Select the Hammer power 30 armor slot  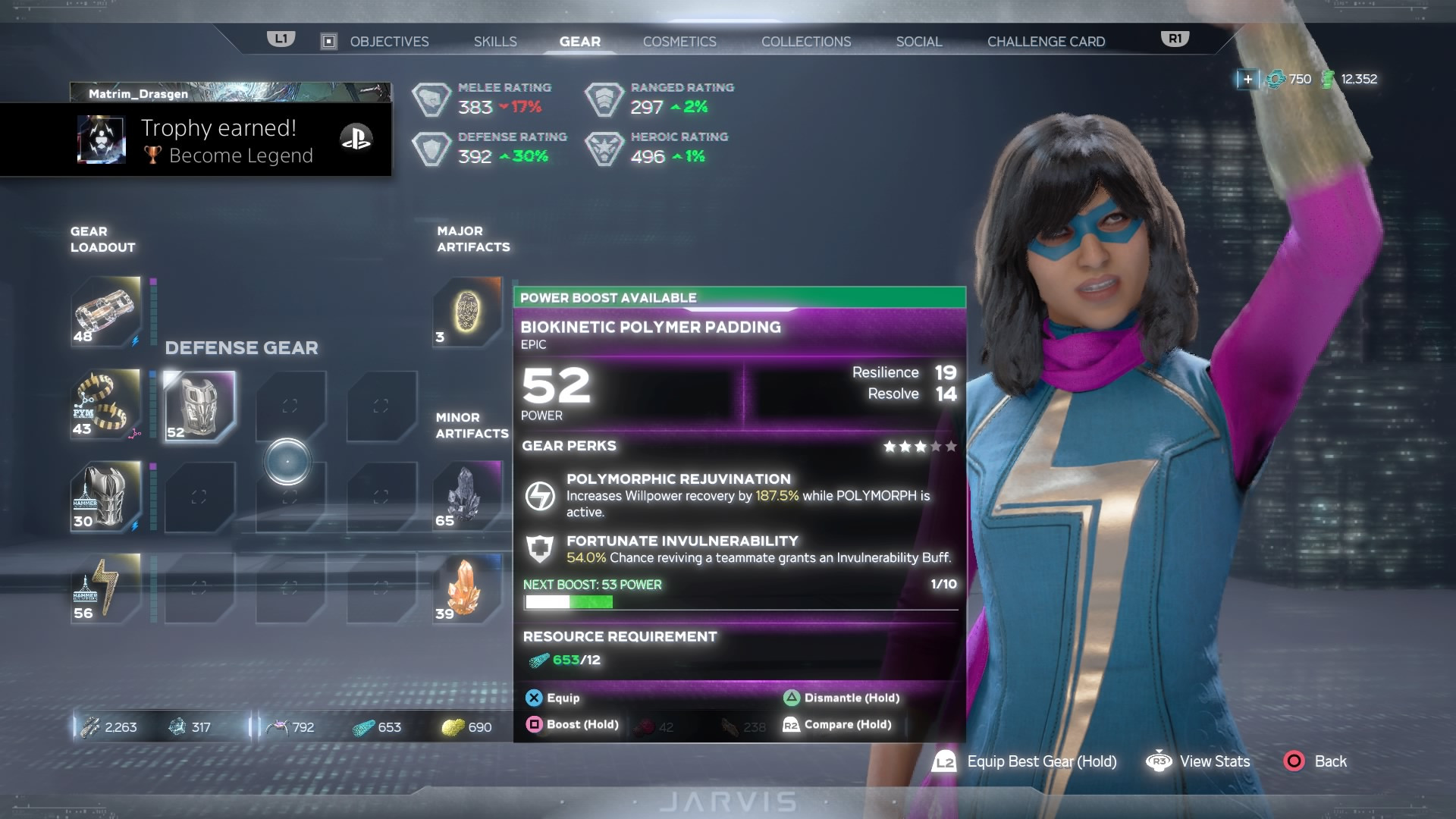(106, 497)
